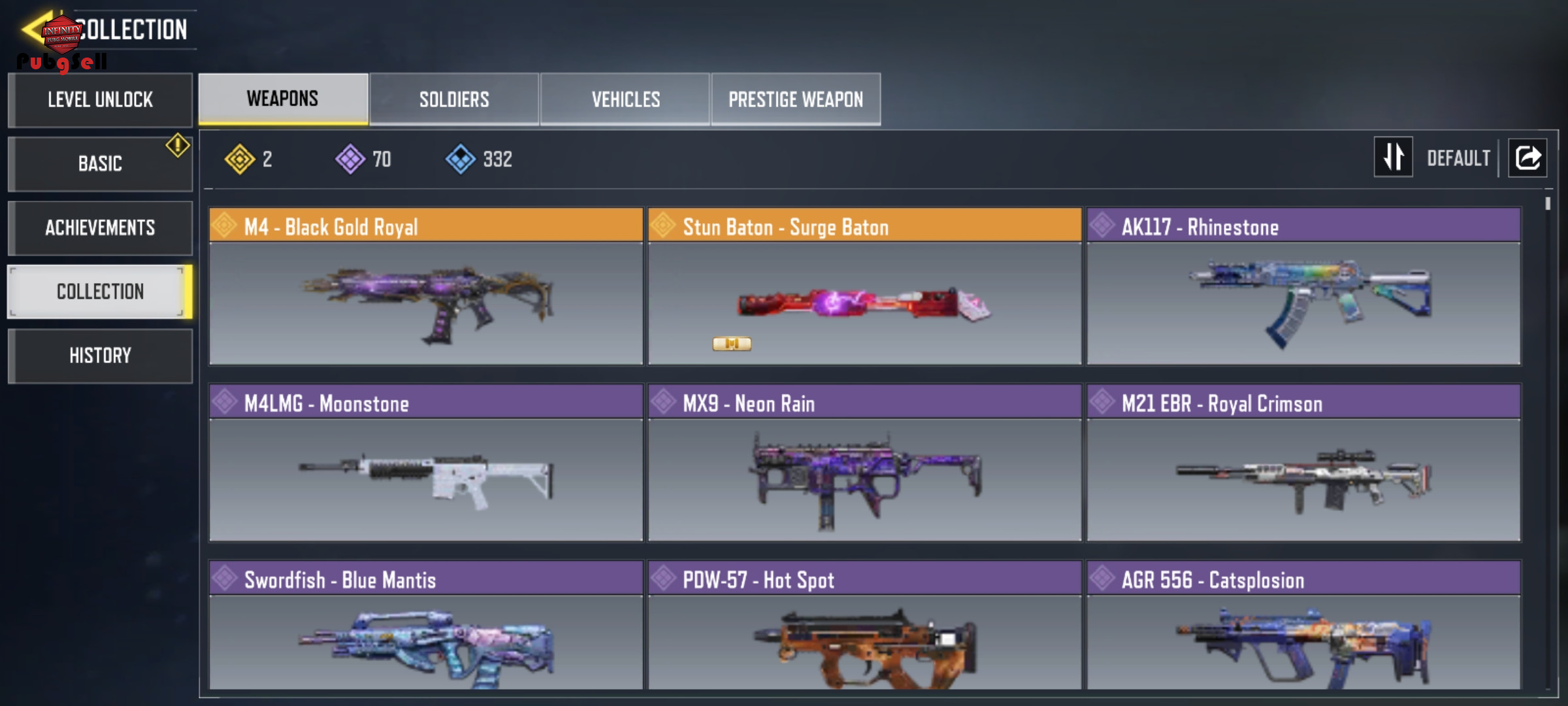
Task: Switch to the Vehicles tab
Action: tap(625, 99)
